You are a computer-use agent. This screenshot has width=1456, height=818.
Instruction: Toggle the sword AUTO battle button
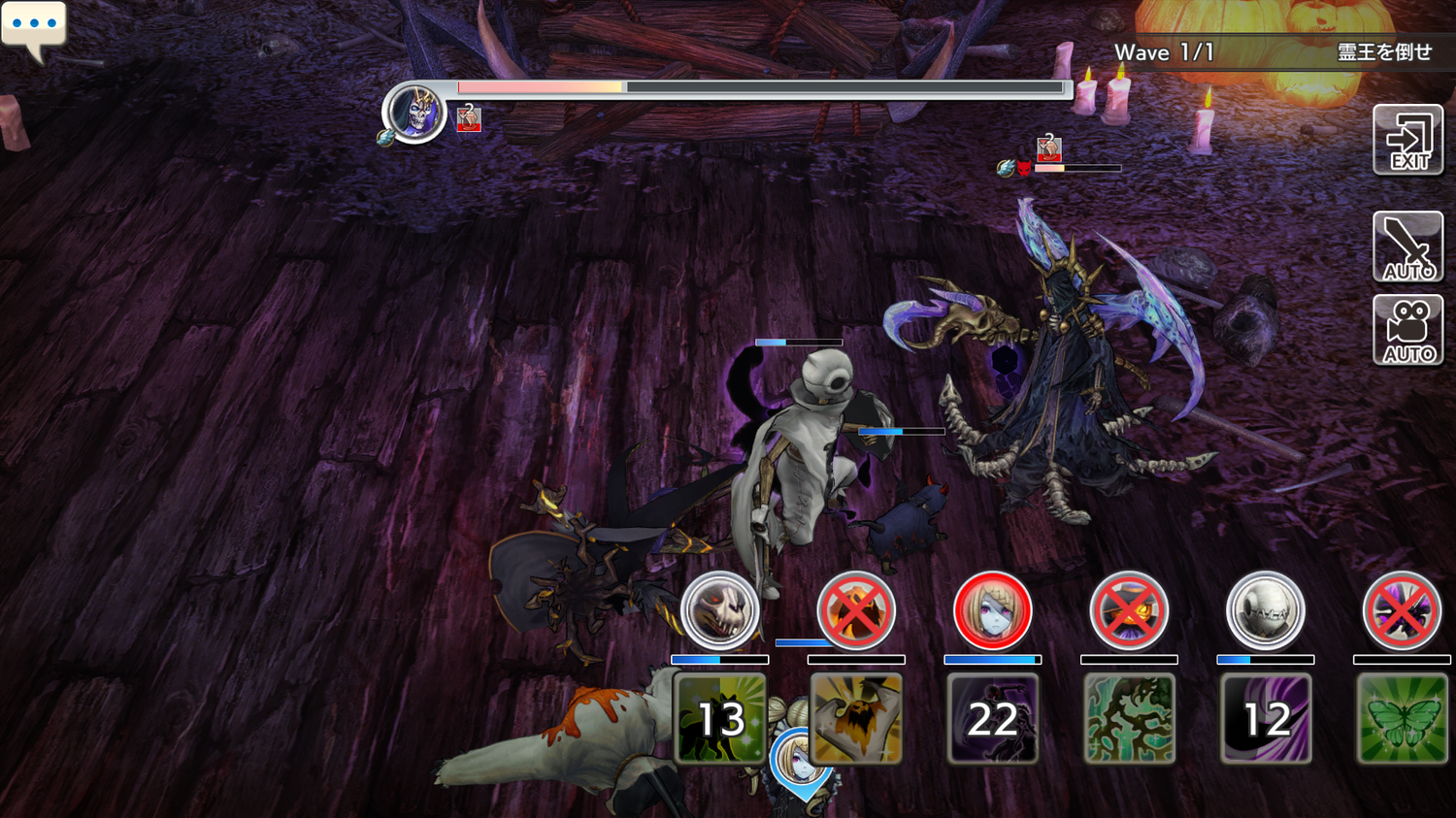coord(1407,246)
